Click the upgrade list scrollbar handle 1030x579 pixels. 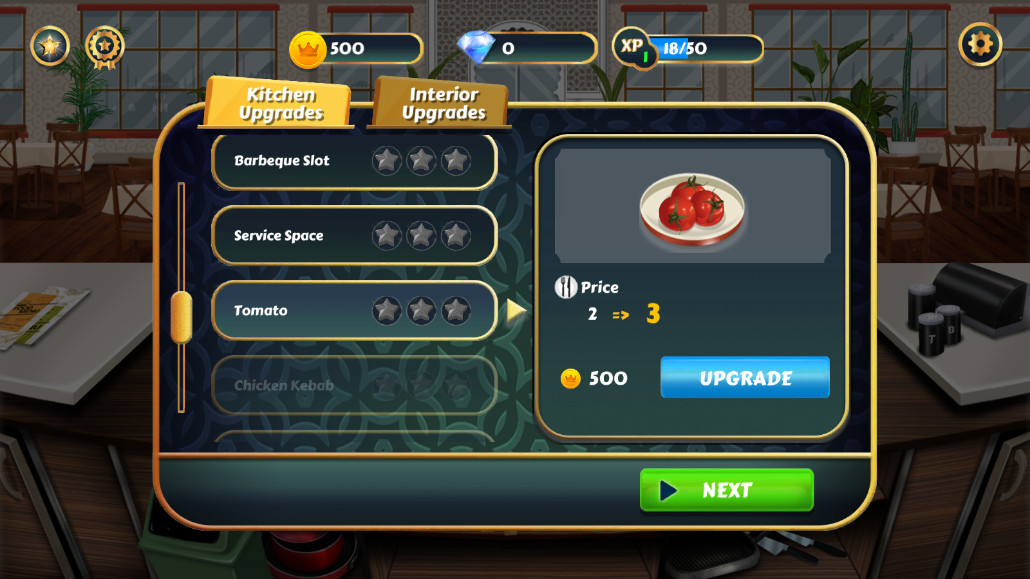tap(181, 317)
